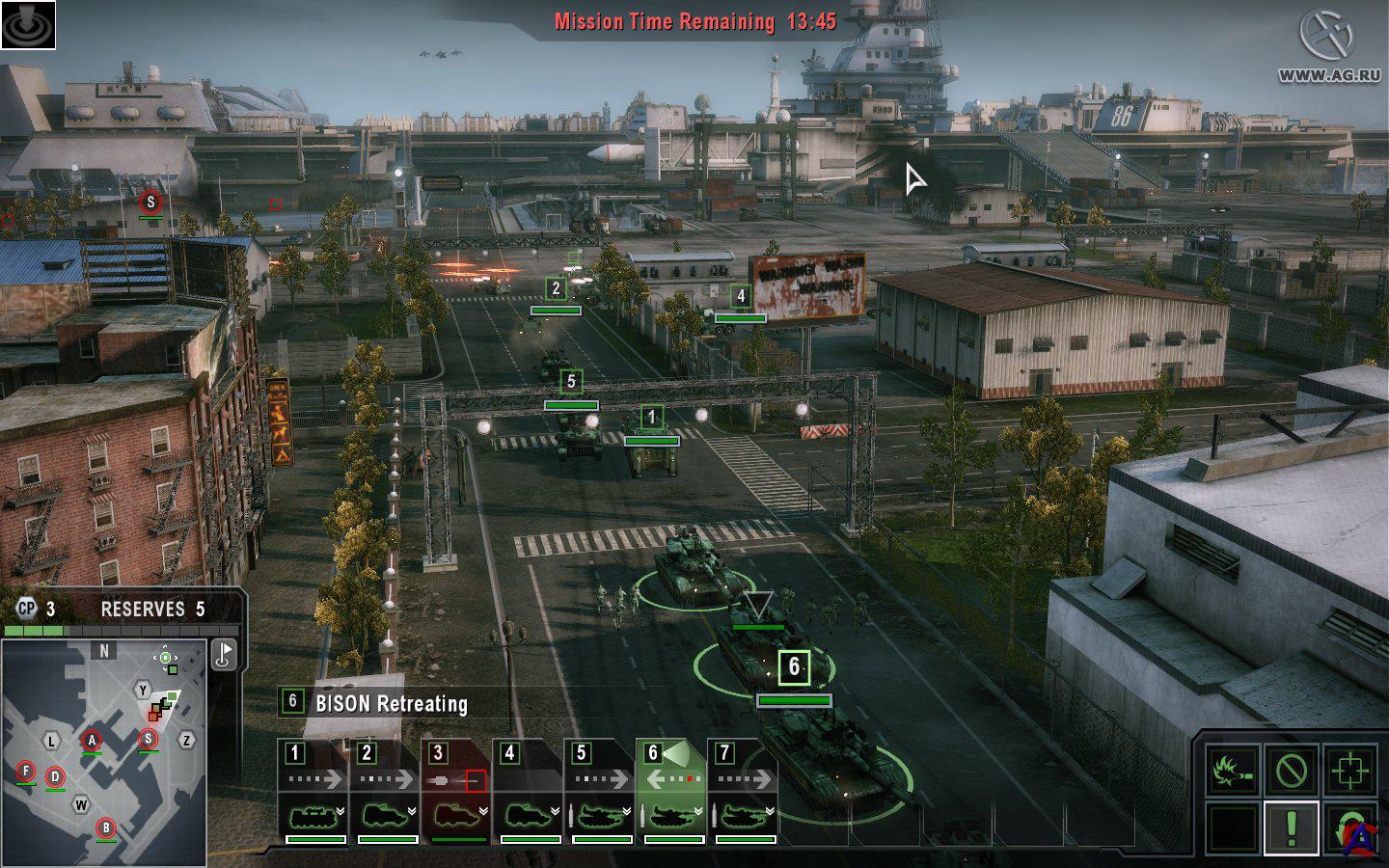Select the unit 4 marker on the battlefield
This screenshot has height=868, width=1389.
click(741, 296)
